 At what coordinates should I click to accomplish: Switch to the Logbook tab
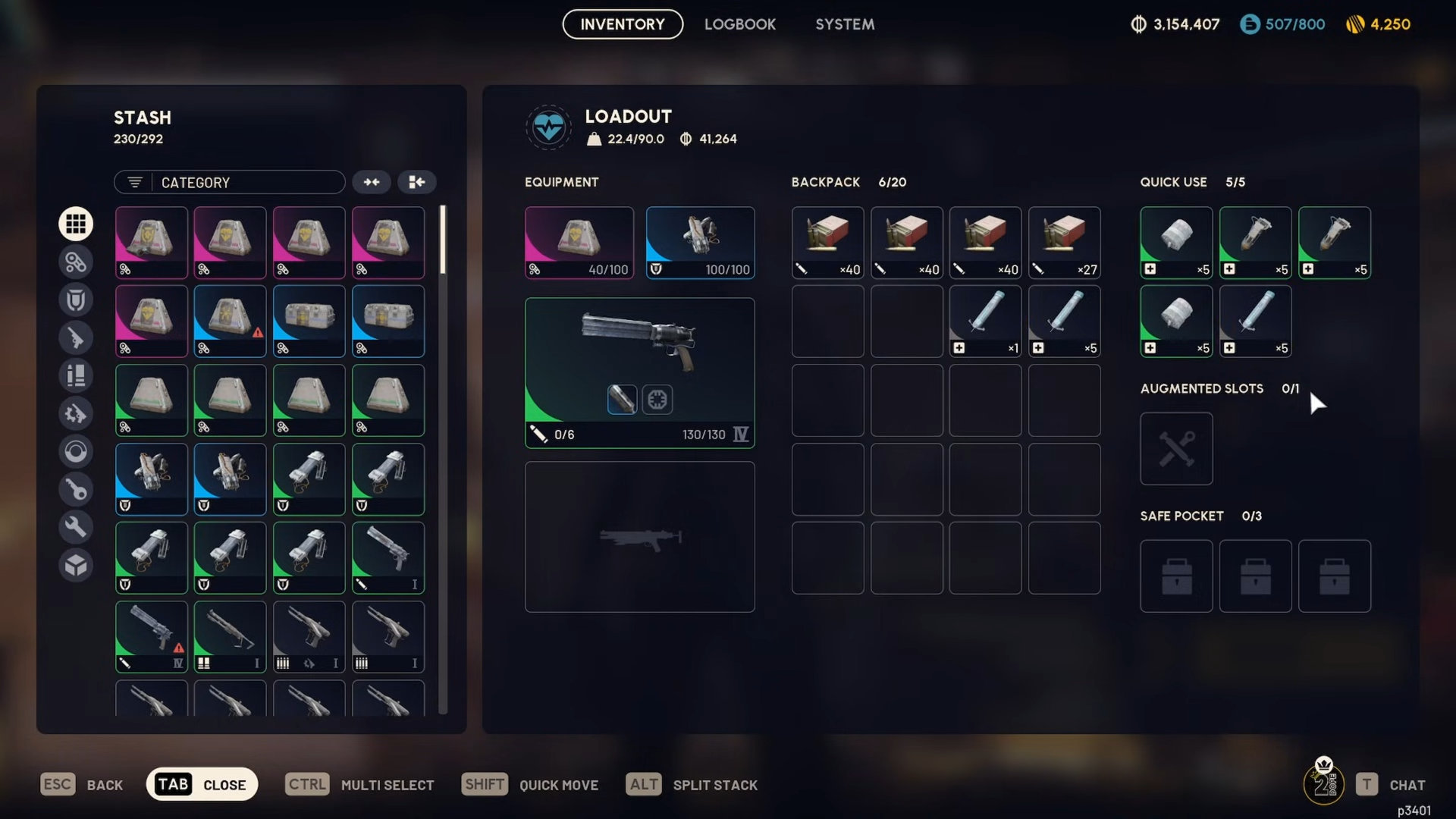pyautogui.click(x=739, y=24)
